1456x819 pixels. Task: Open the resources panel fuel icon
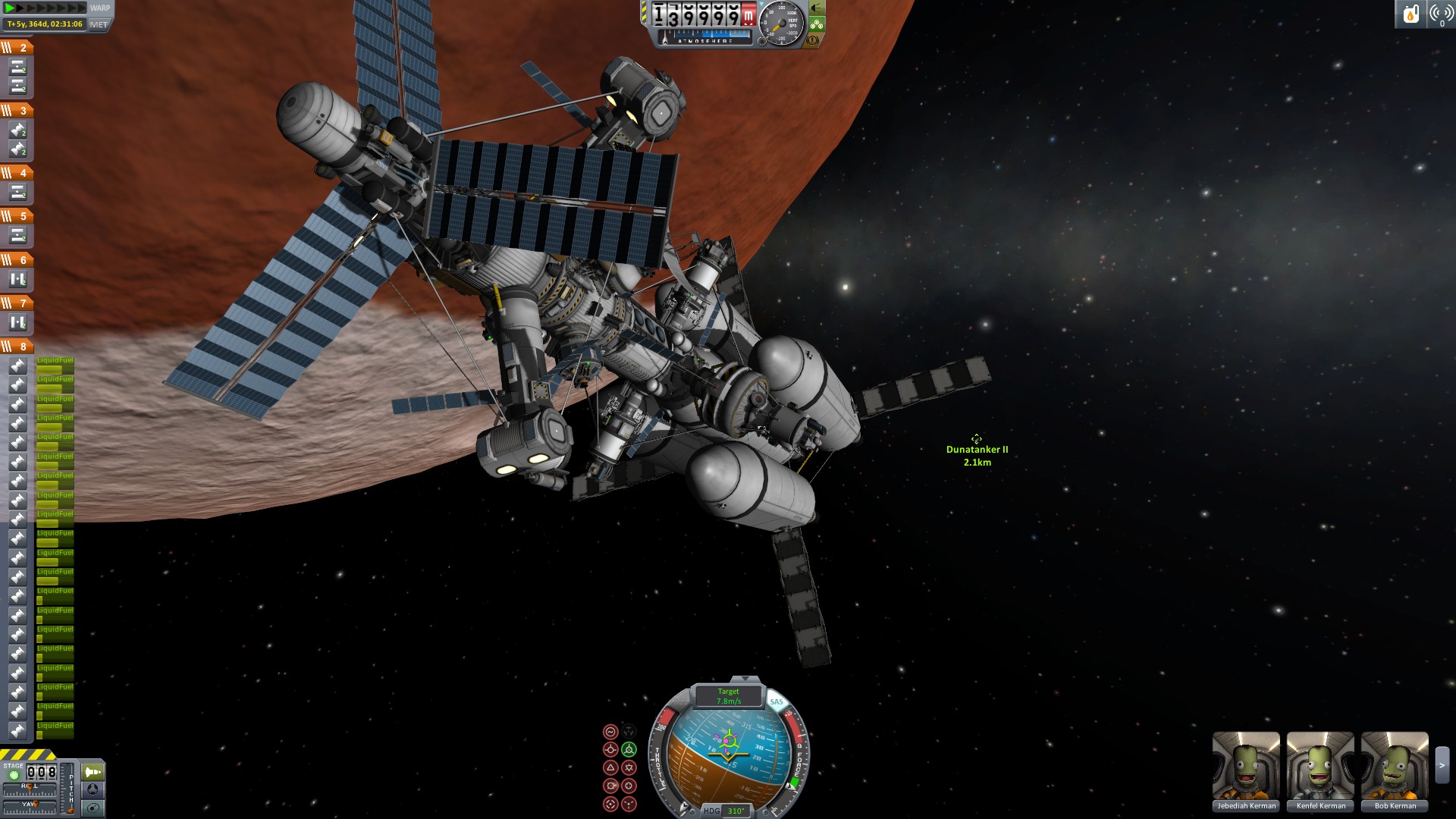[1410, 14]
